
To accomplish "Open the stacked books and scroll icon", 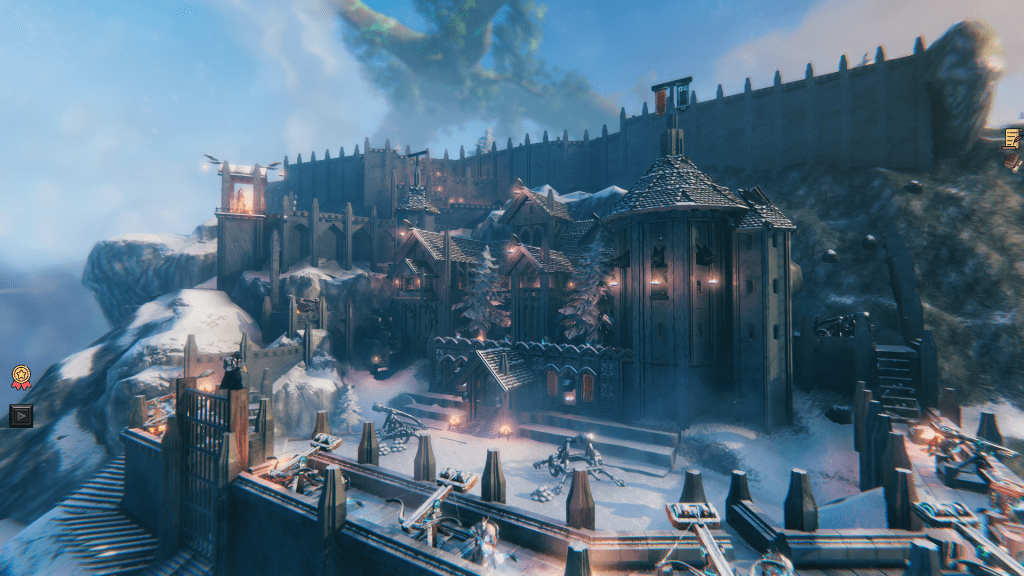I will tap(1013, 160).
